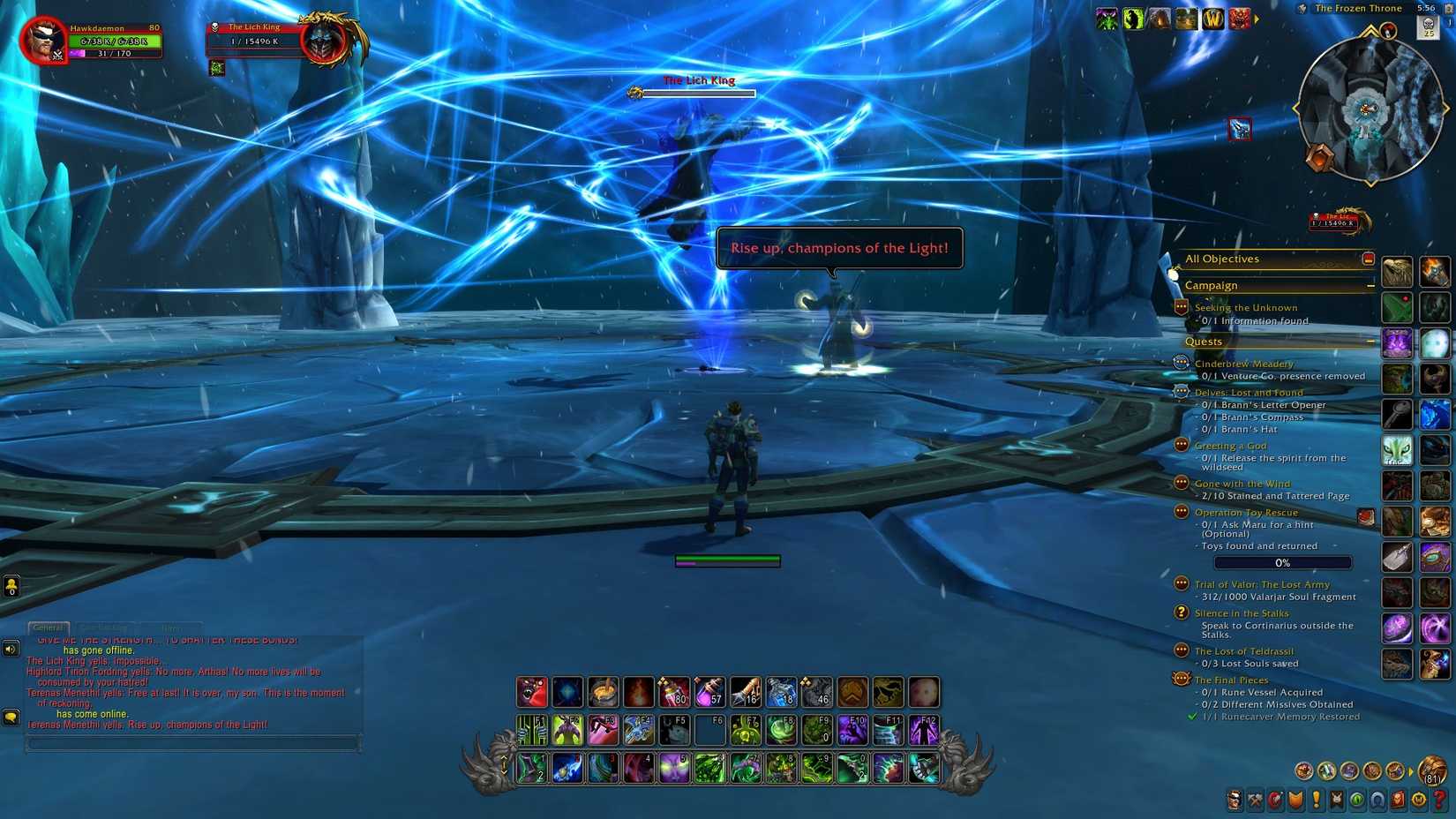This screenshot has width=1456, height=819.
Task: Click the red Help question mark icon
Action: tap(1438, 800)
